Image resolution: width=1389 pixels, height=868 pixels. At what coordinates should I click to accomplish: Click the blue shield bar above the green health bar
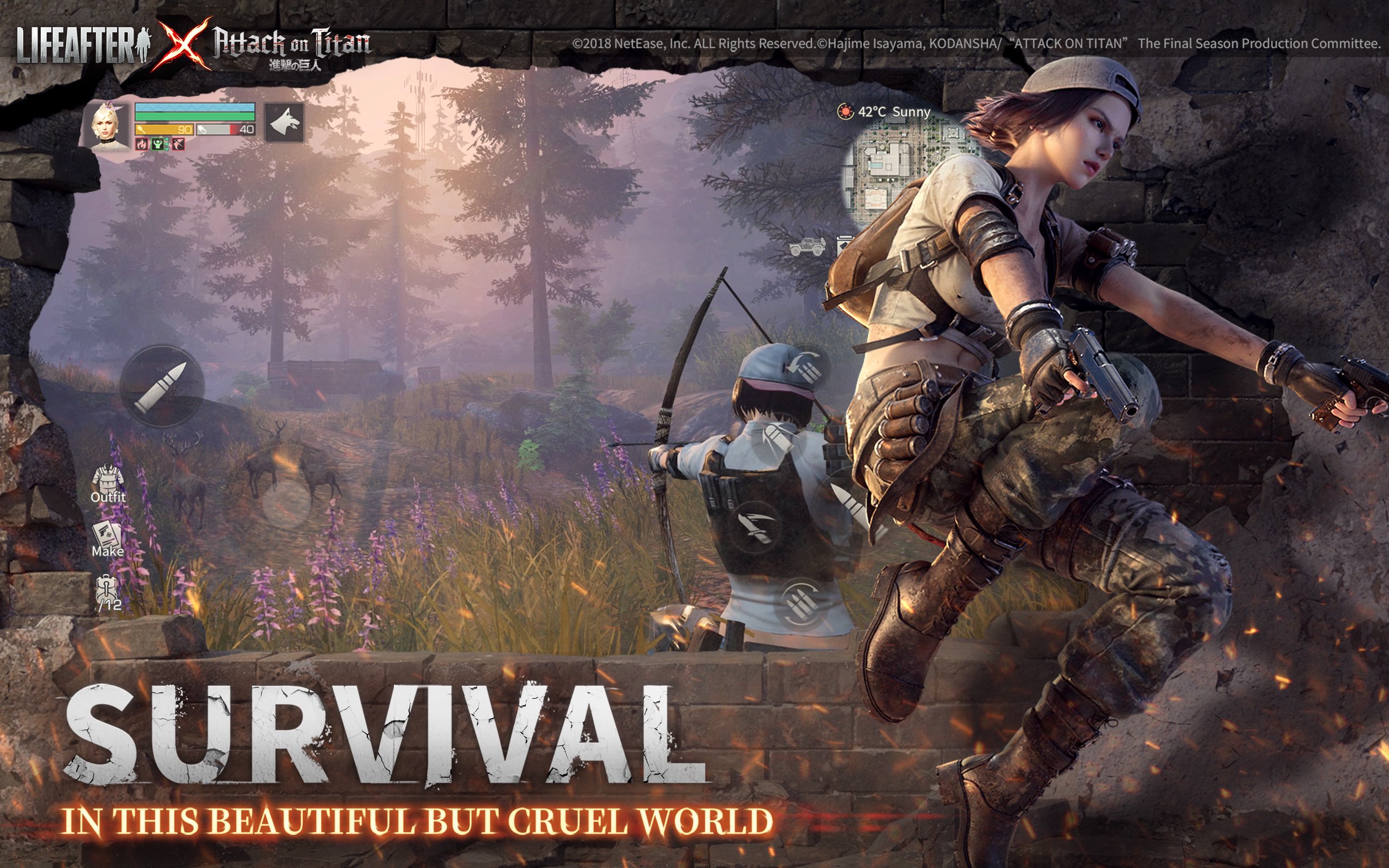coord(194,107)
